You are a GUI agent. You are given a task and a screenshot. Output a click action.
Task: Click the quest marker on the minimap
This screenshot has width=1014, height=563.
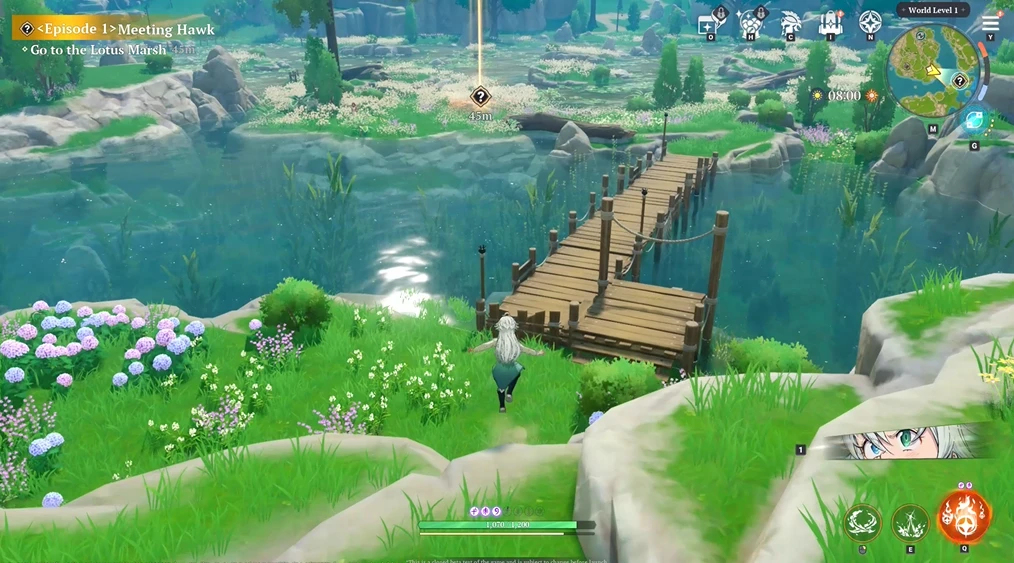coord(960,81)
